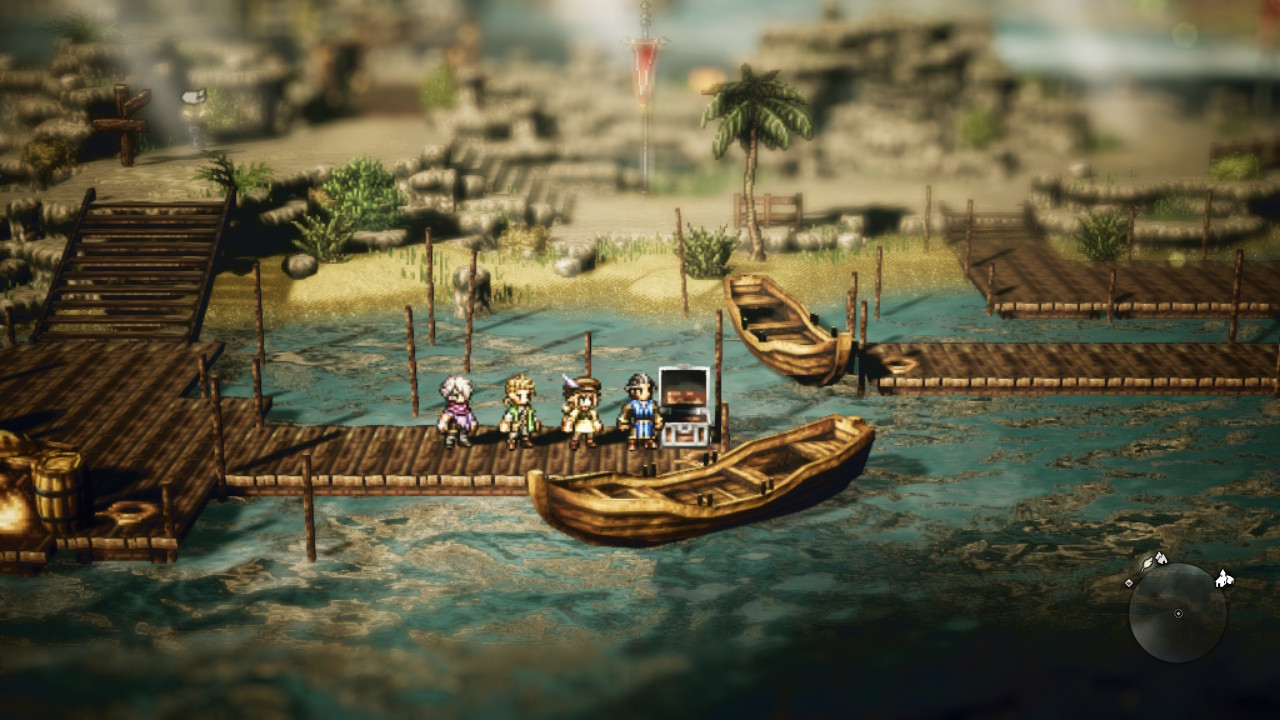This screenshot has width=1280, height=720.
Task: Click the small diamond marker beside the radar
Action: click(1129, 582)
